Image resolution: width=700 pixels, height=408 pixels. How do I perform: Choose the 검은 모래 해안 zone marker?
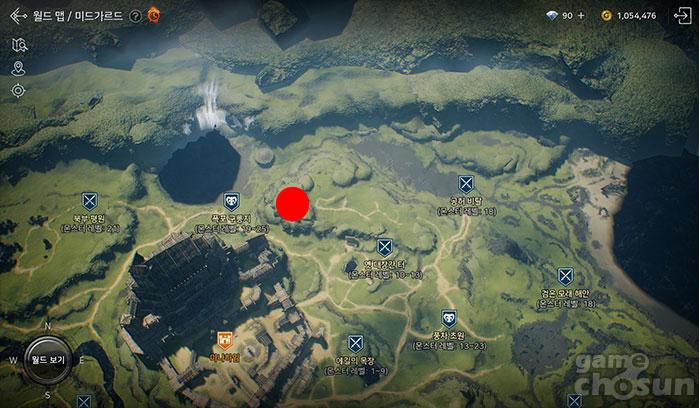coord(566,275)
